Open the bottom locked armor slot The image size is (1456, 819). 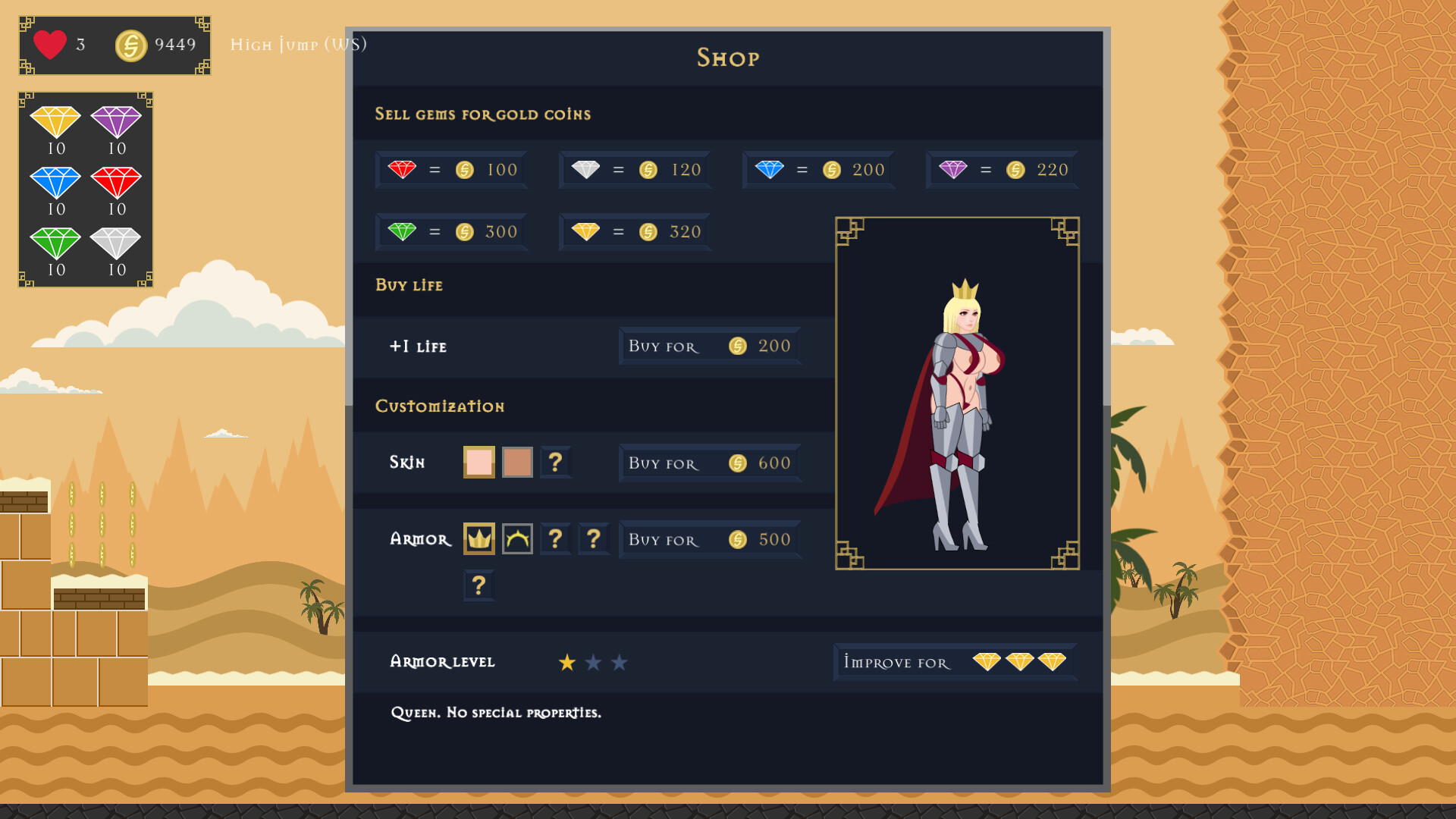pyautogui.click(x=479, y=585)
